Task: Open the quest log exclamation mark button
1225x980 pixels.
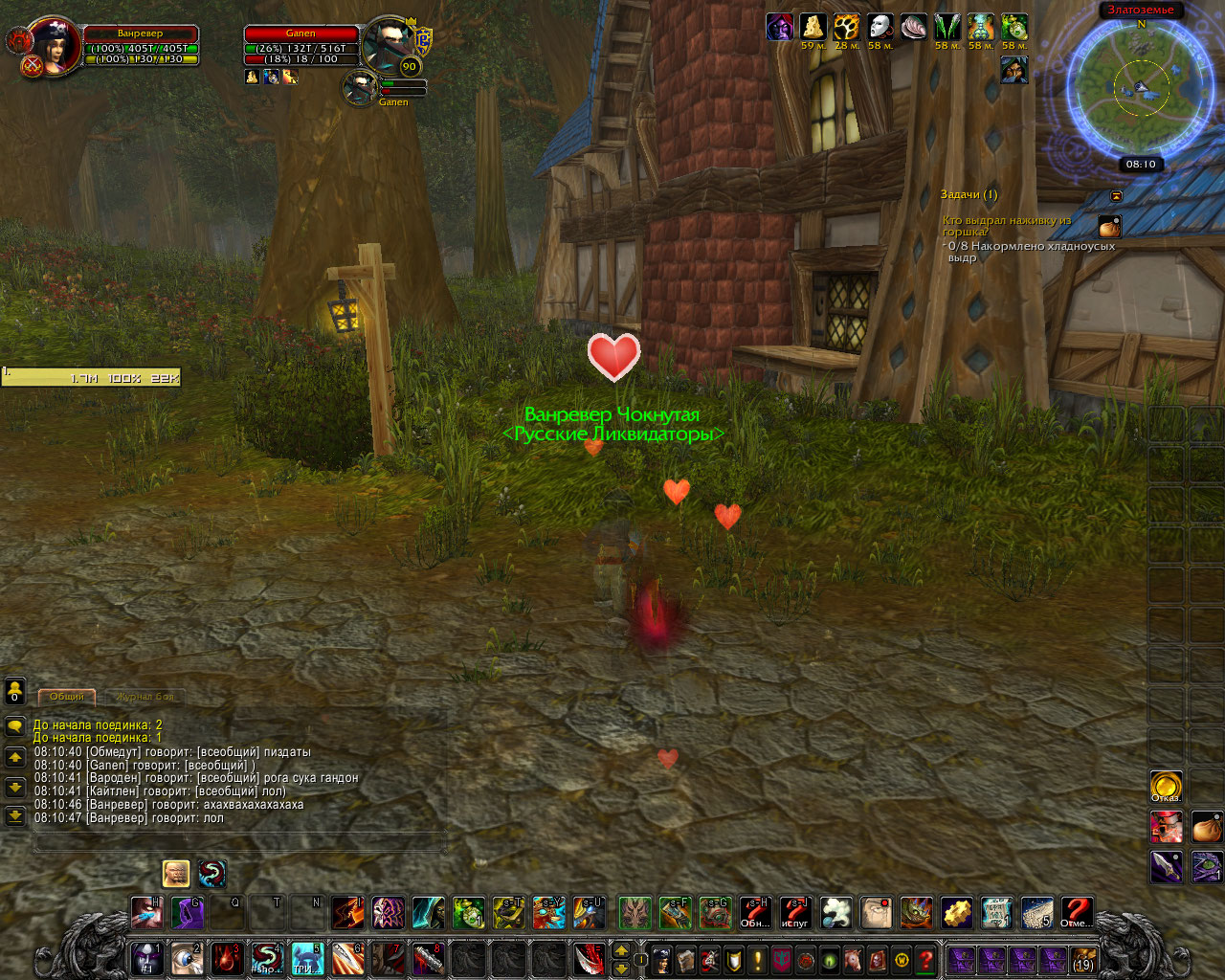Action: point(758,959)
